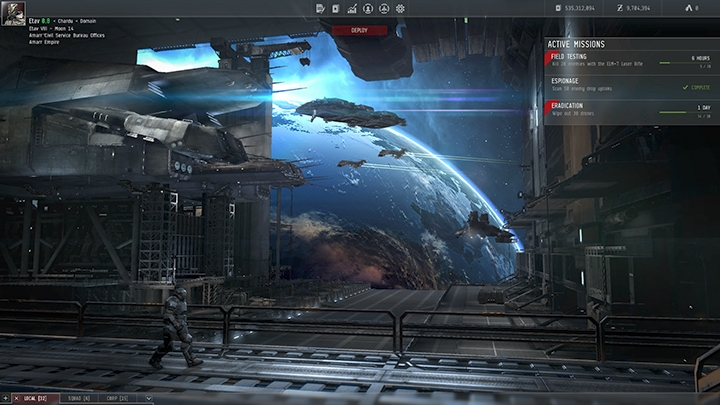
Task: Open the single-person character icon in top bar
Action: pos(368,8)
